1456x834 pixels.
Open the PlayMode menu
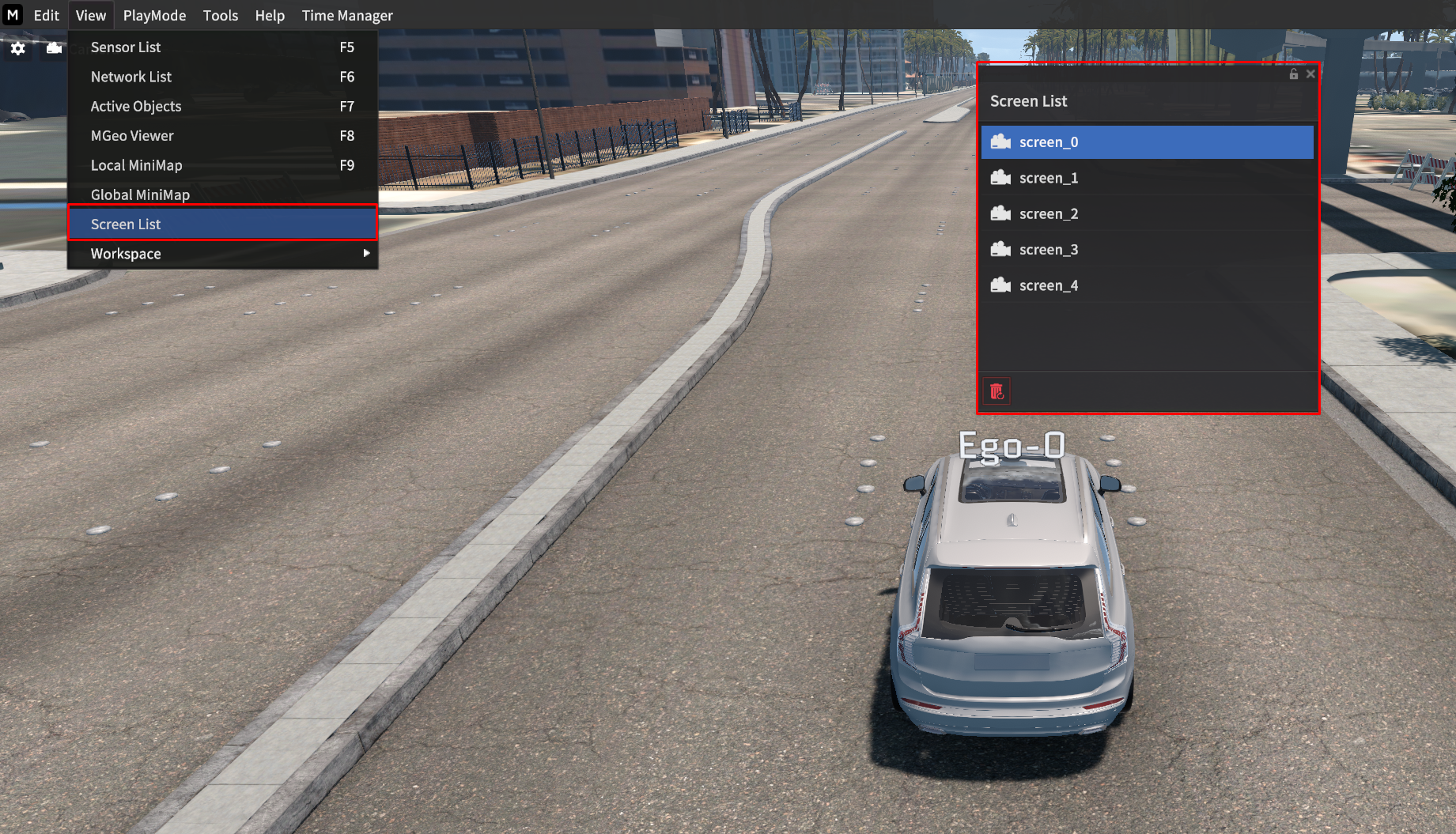tap(154, 15)
